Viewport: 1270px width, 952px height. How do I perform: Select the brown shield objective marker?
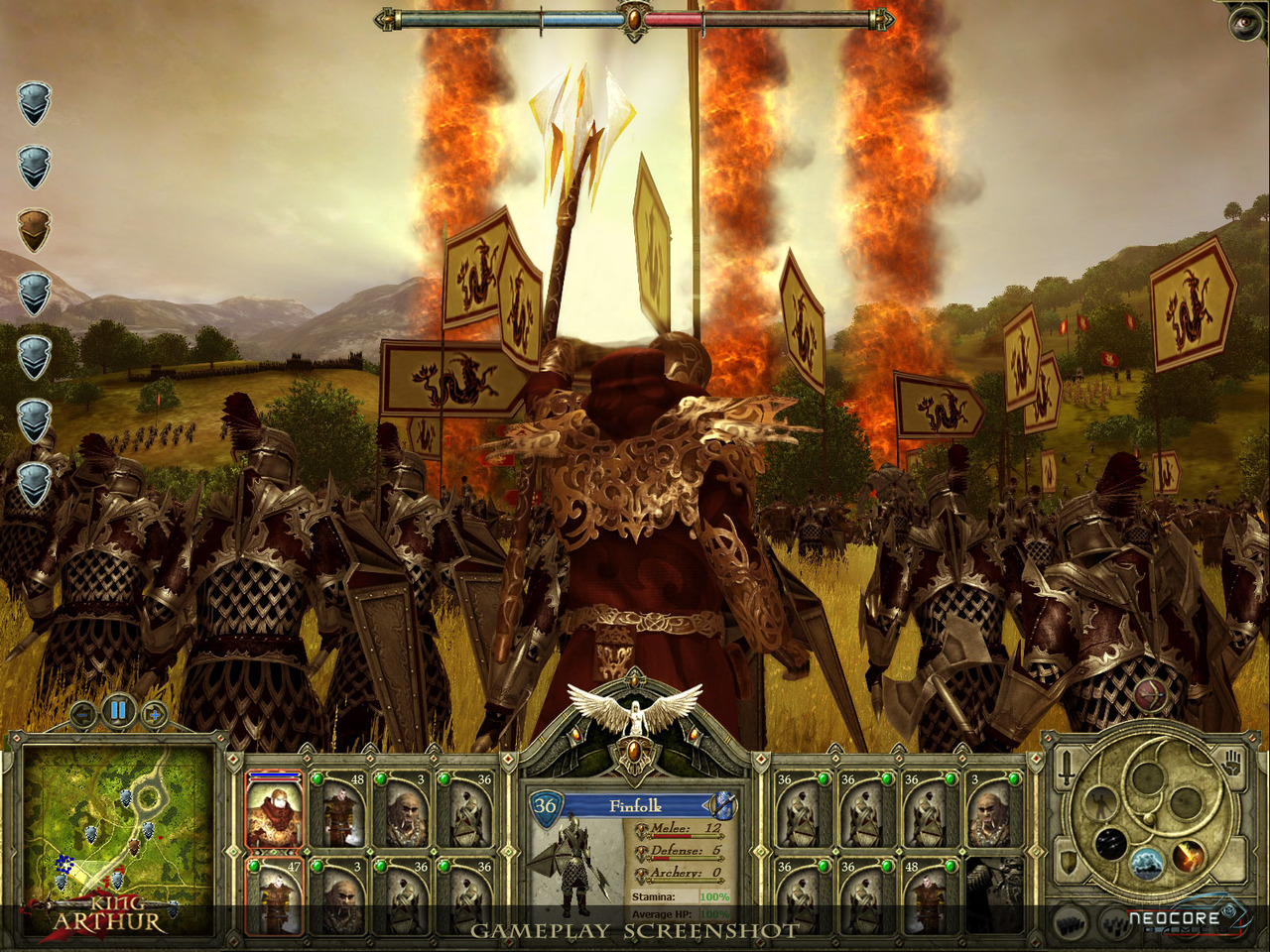click(34, 230)
